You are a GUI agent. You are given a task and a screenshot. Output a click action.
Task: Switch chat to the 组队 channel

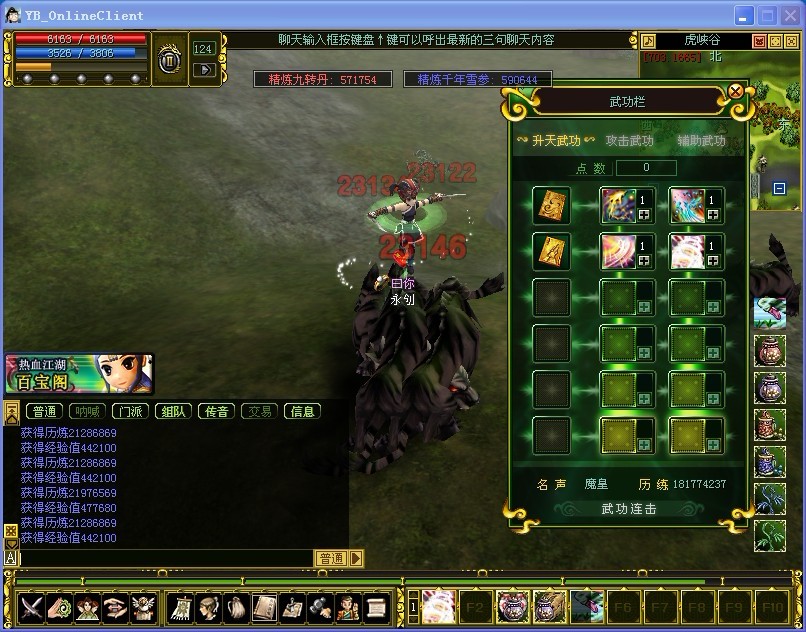[174, 411]
